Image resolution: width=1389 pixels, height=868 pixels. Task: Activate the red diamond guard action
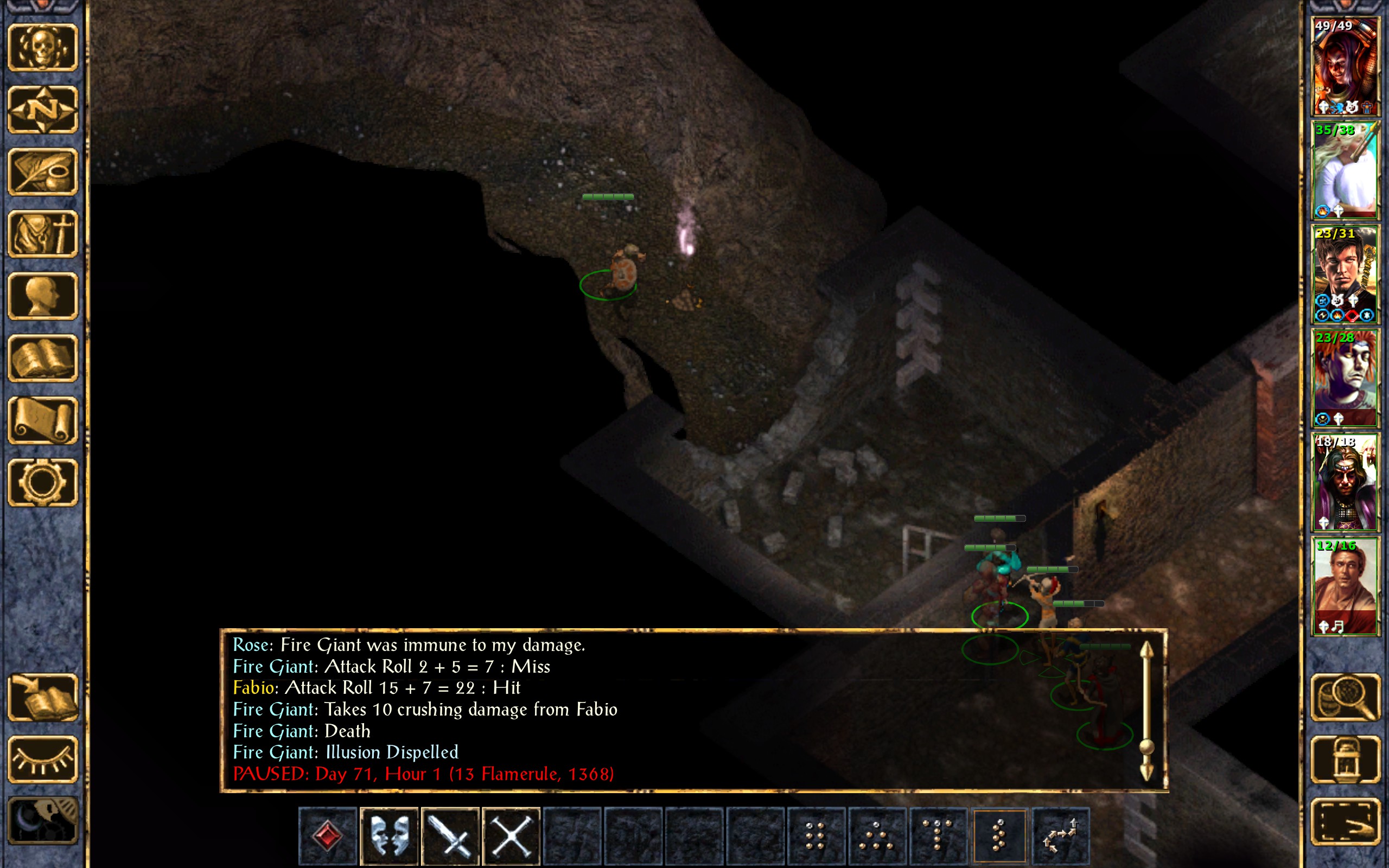(328, 836)
